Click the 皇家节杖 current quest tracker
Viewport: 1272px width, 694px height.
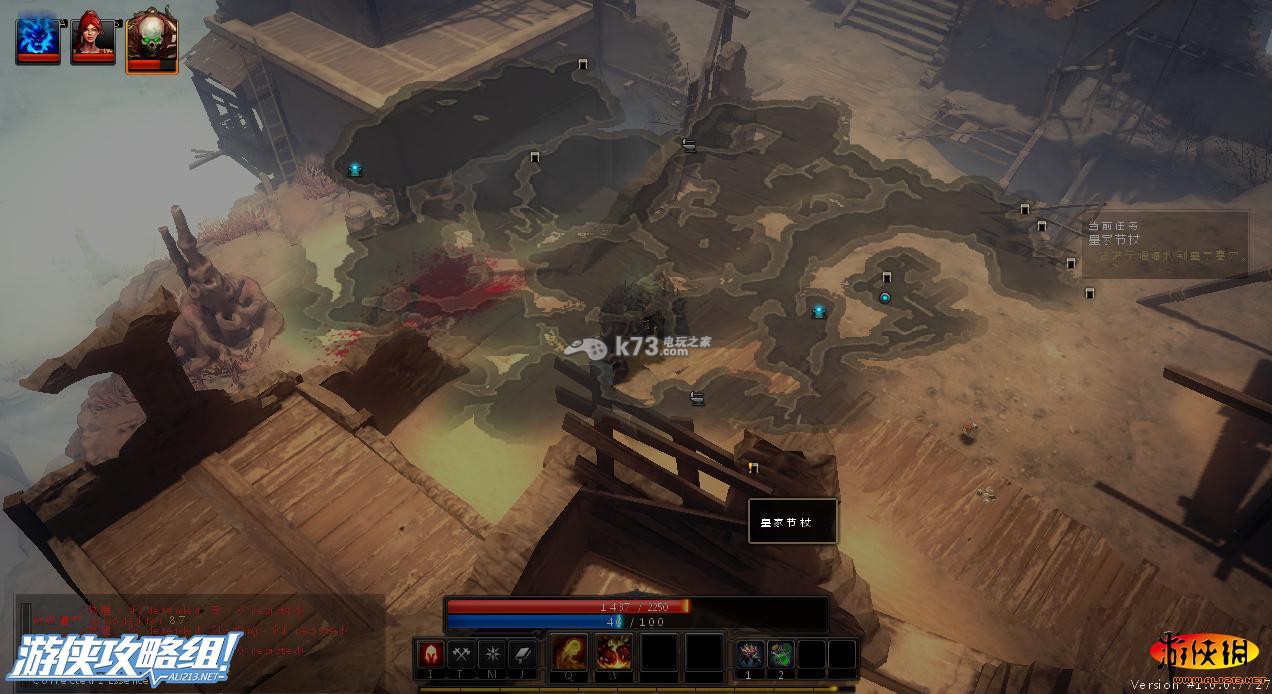(1166, 240)
